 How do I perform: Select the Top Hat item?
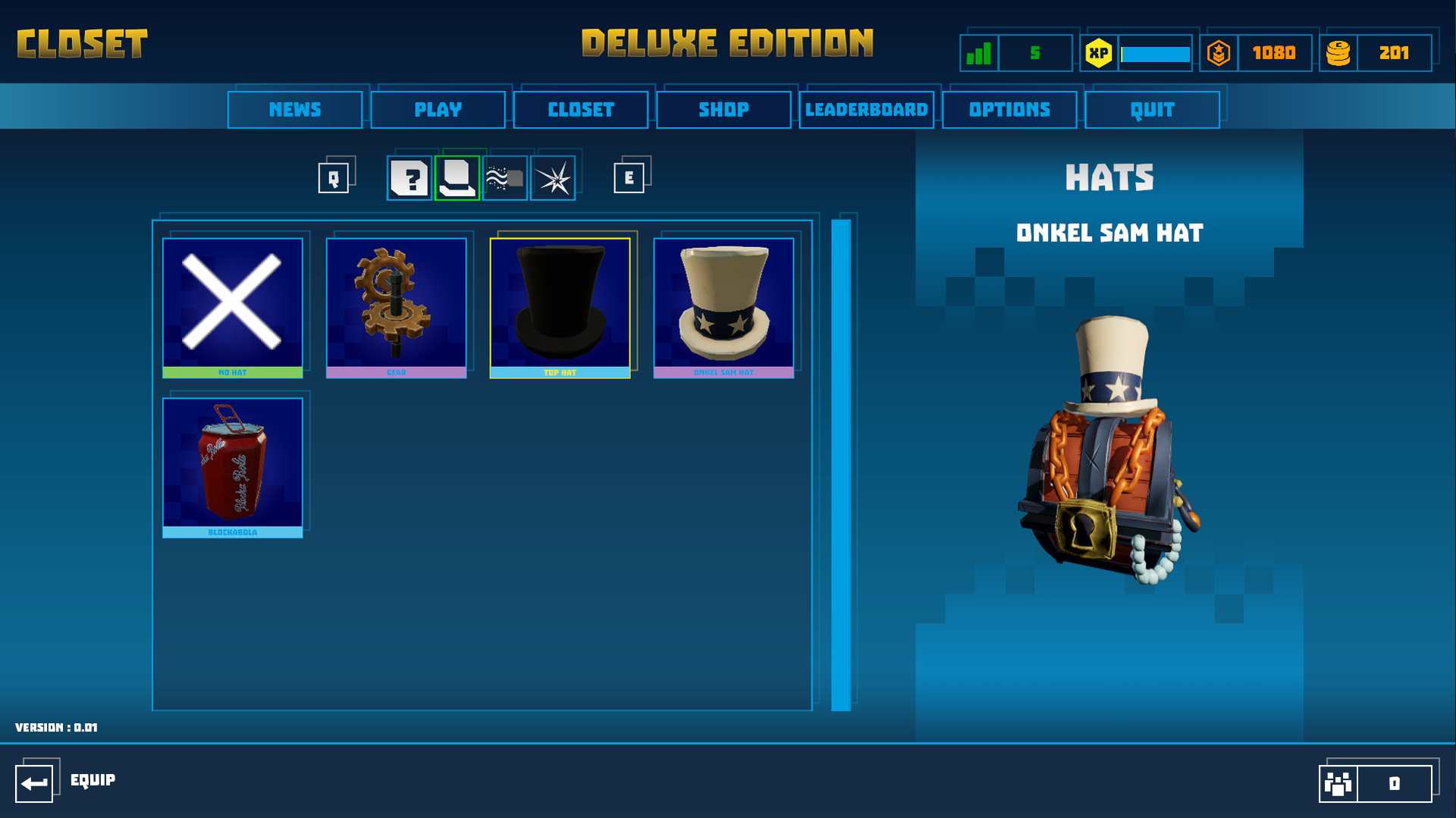click(561, 303)
